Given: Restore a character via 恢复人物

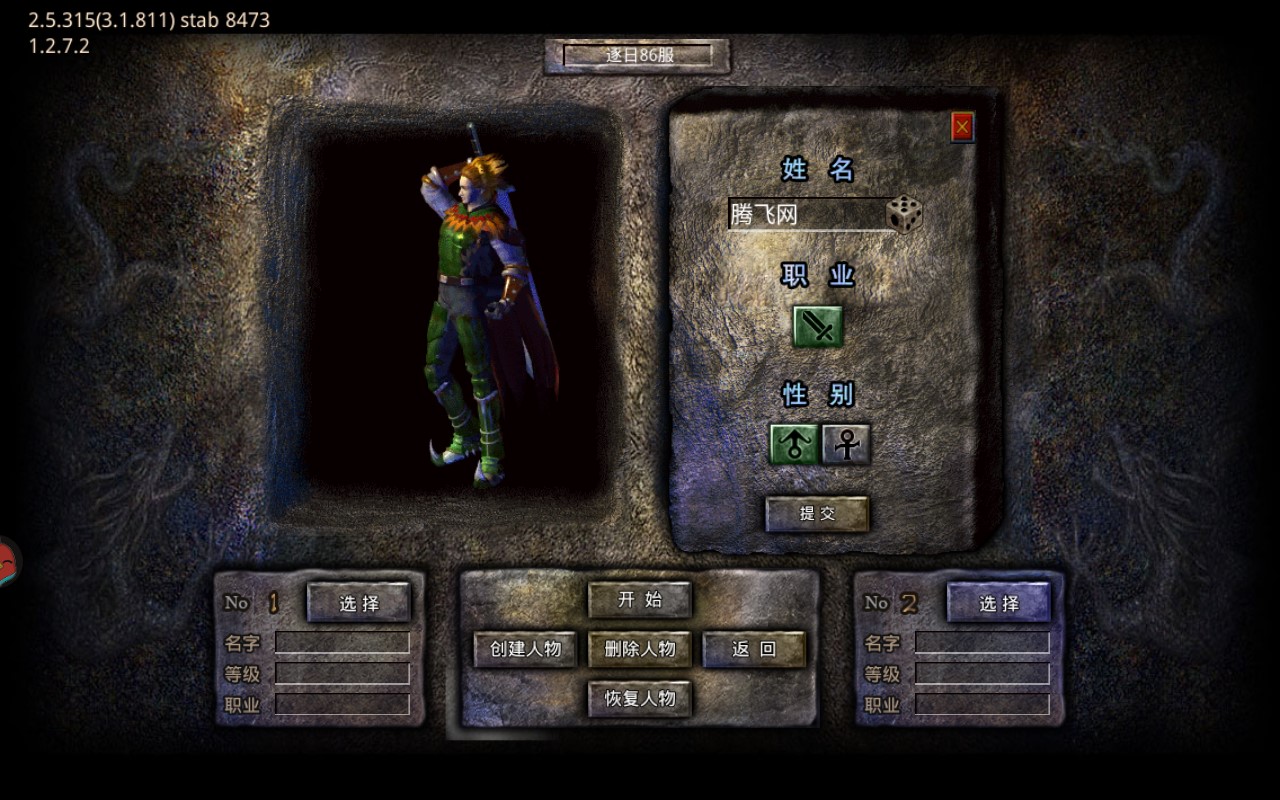Looking at the screenshot, I should pos(640,698).
